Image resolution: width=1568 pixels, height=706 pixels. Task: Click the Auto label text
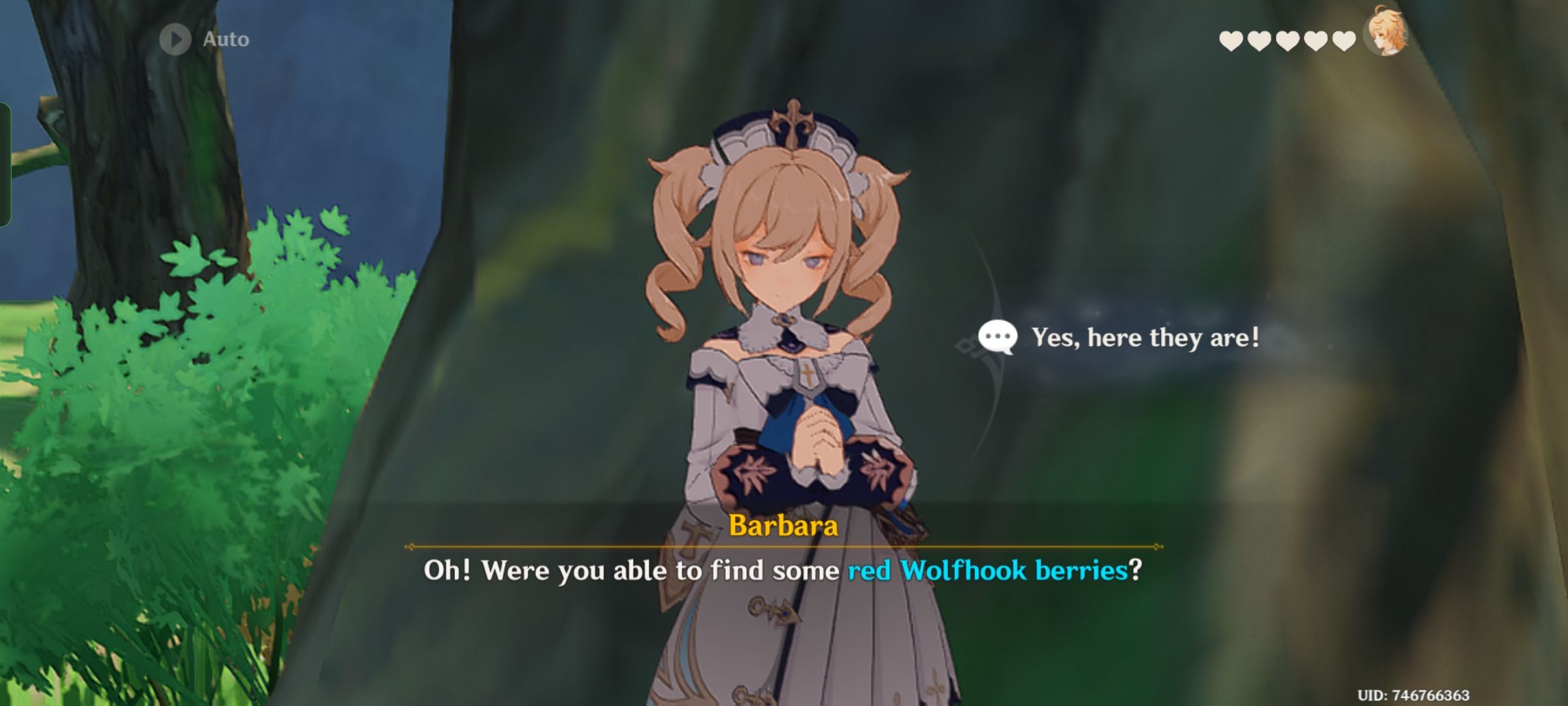(x=225, y=38)
